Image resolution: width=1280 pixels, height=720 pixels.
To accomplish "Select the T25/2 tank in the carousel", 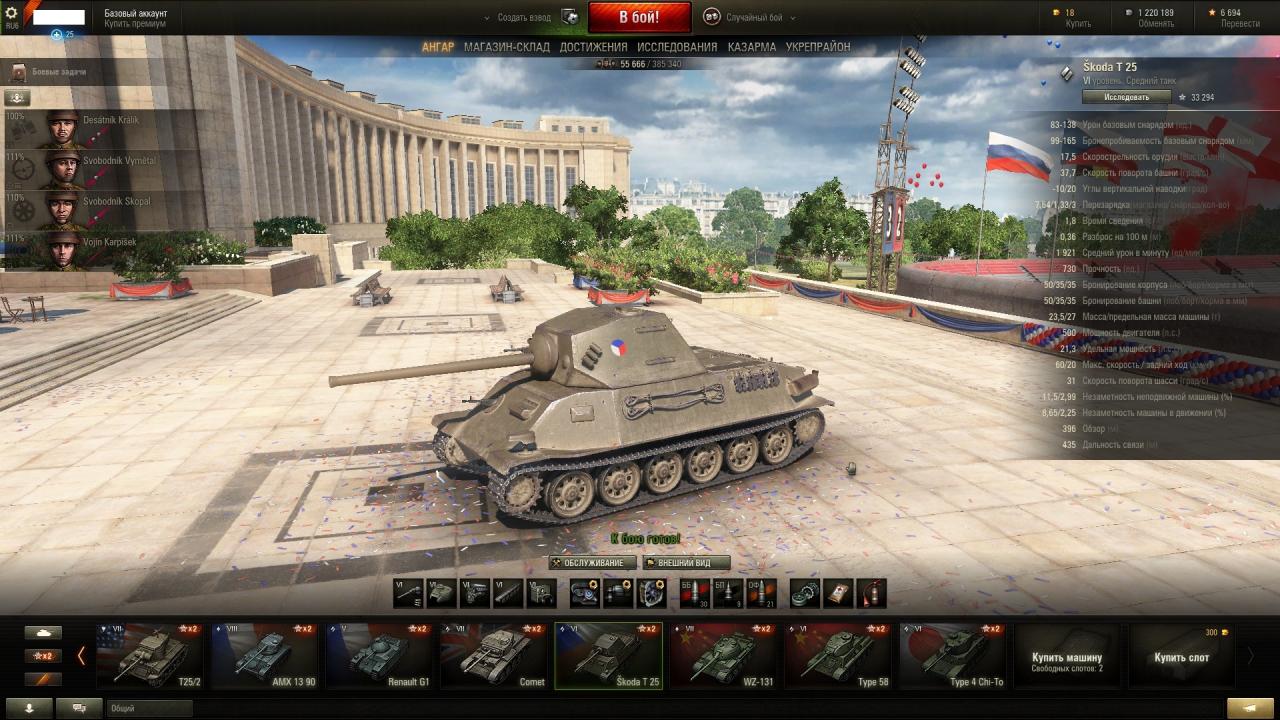I will point(149,656).
